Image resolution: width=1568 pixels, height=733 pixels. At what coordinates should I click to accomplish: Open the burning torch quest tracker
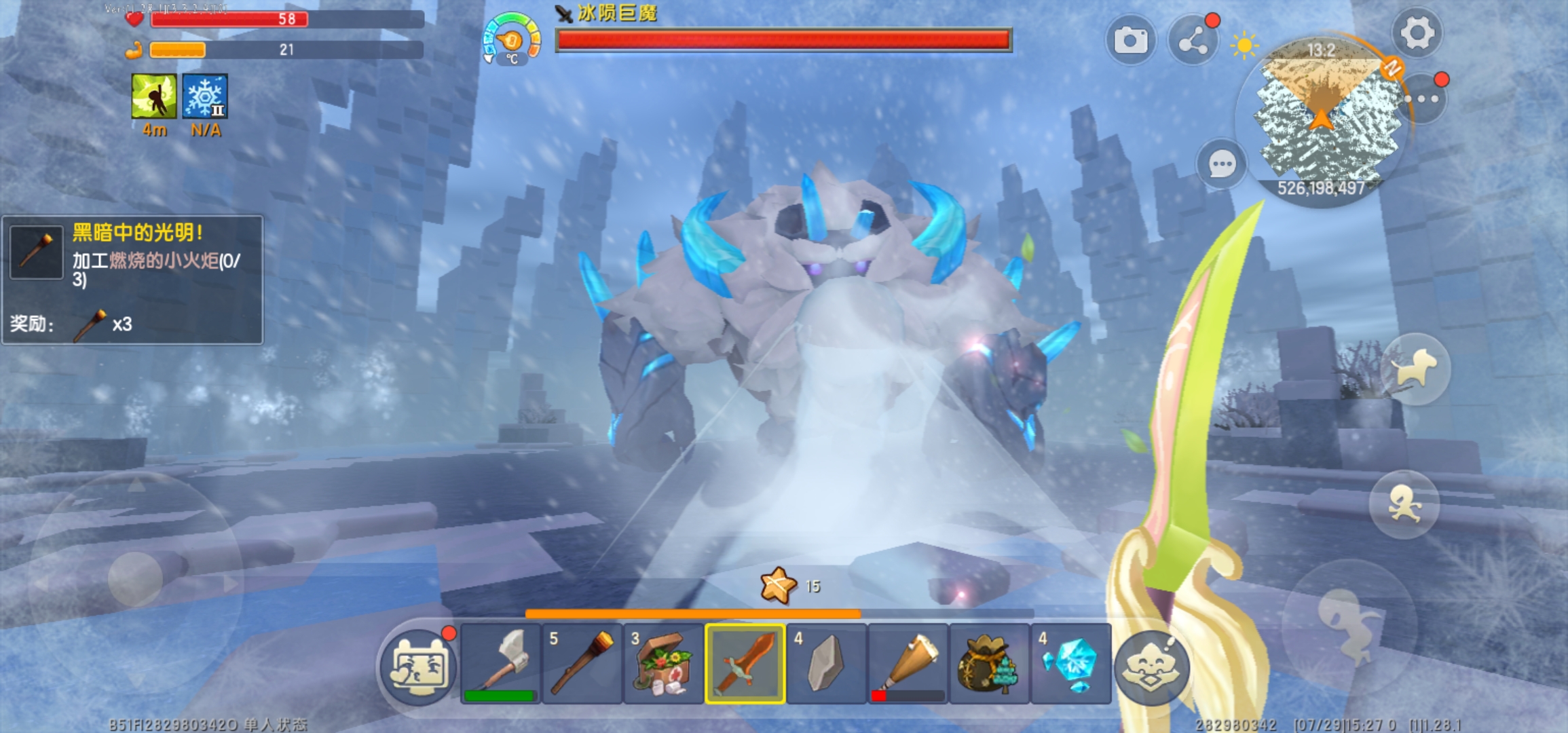click(133, 280)
